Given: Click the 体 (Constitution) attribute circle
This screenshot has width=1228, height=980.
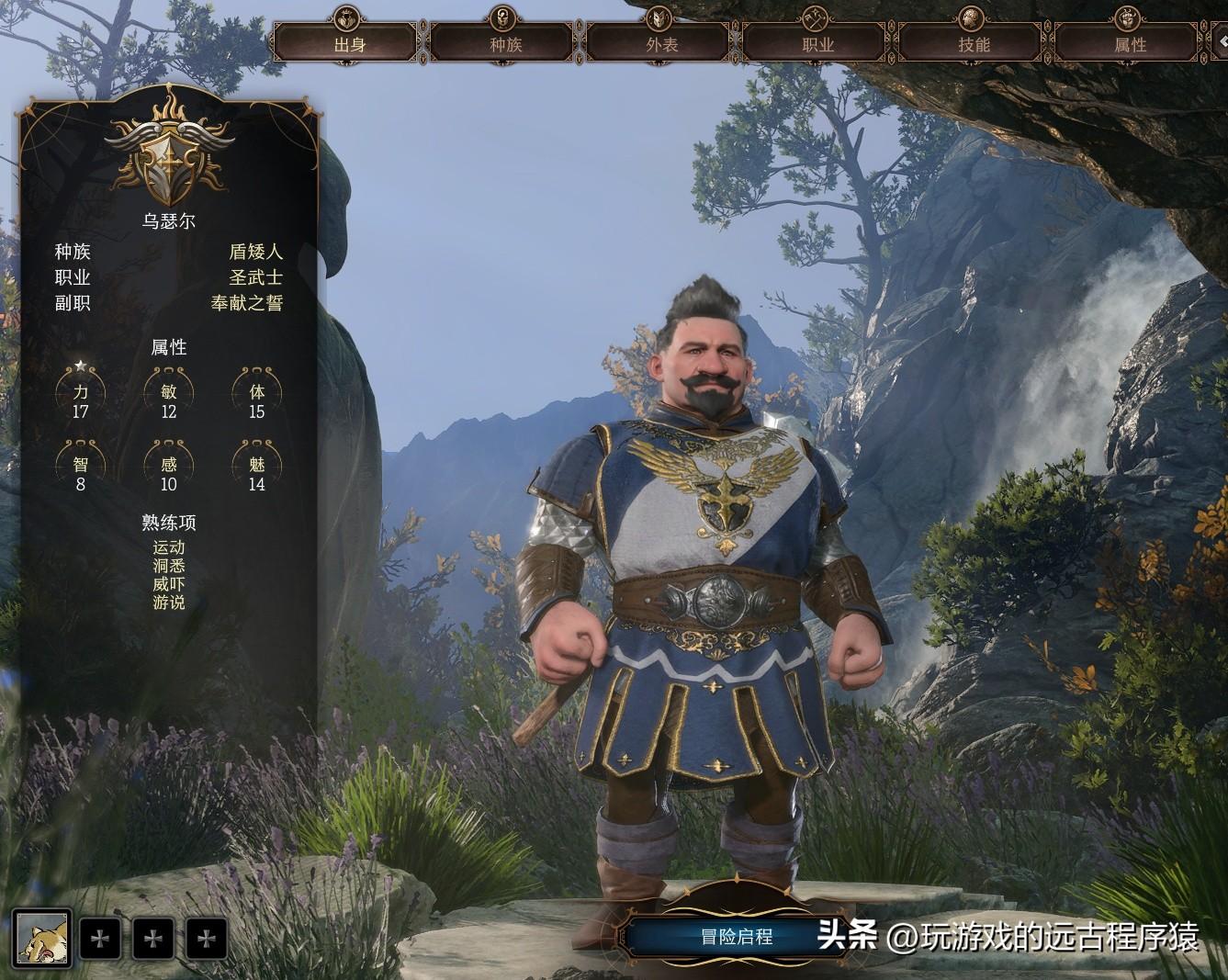Looking at the screenshot, I should tap(257, 393).
